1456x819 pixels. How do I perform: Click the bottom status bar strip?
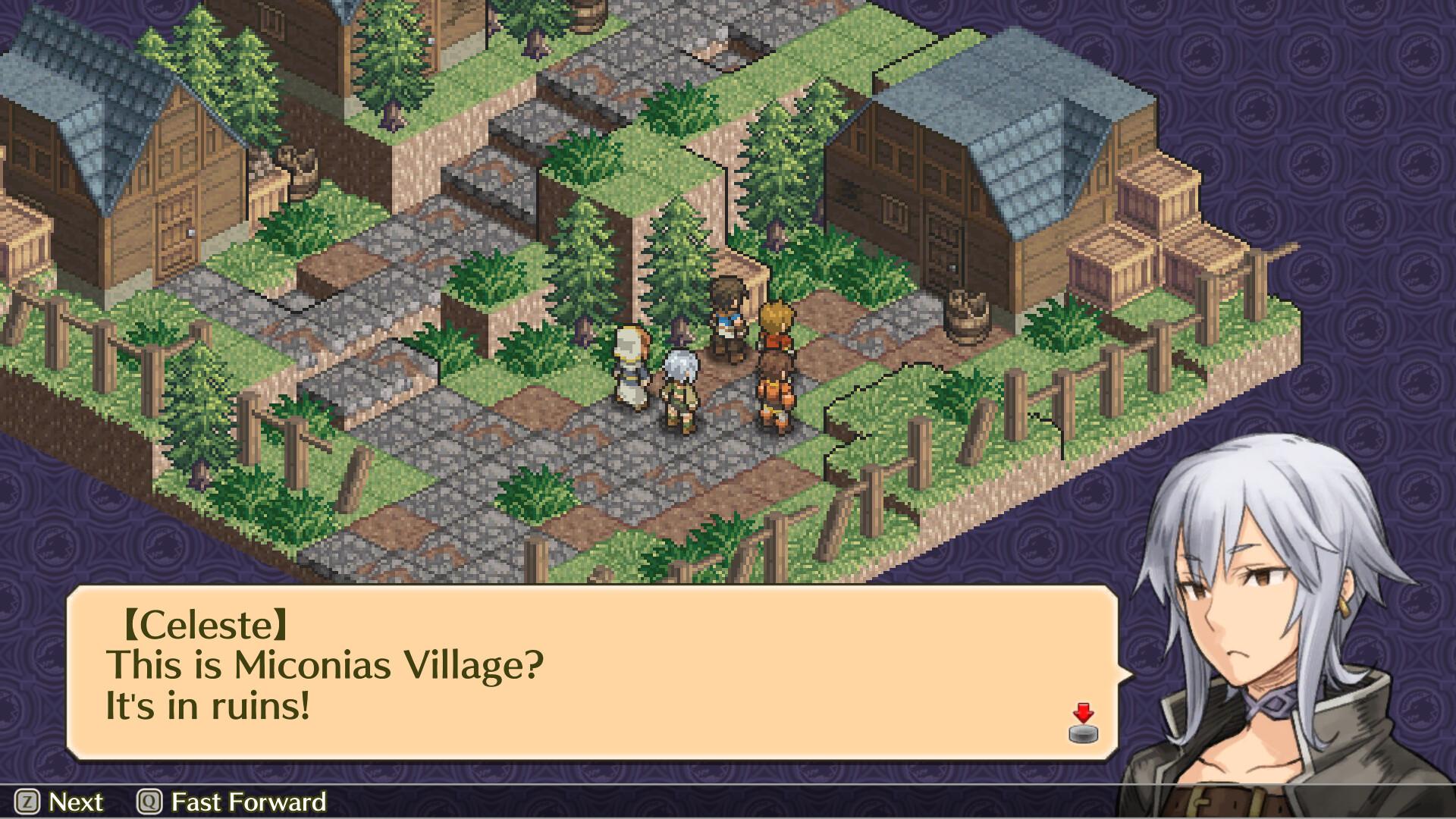point(728,802)
